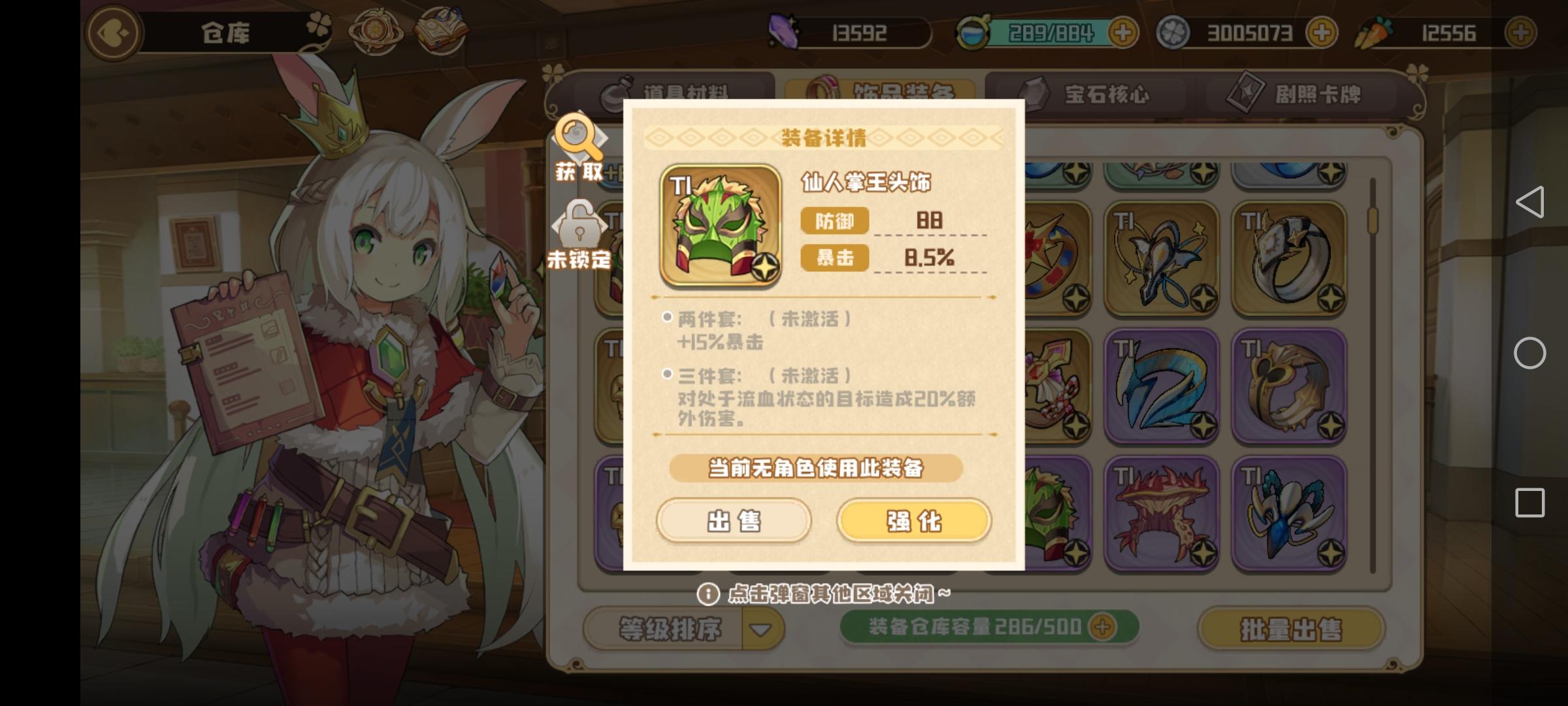The width and height of the screenshot is (1568, 706).
Task: Tap the back arrow beside 仓库 title
Action: coord(112,33)
